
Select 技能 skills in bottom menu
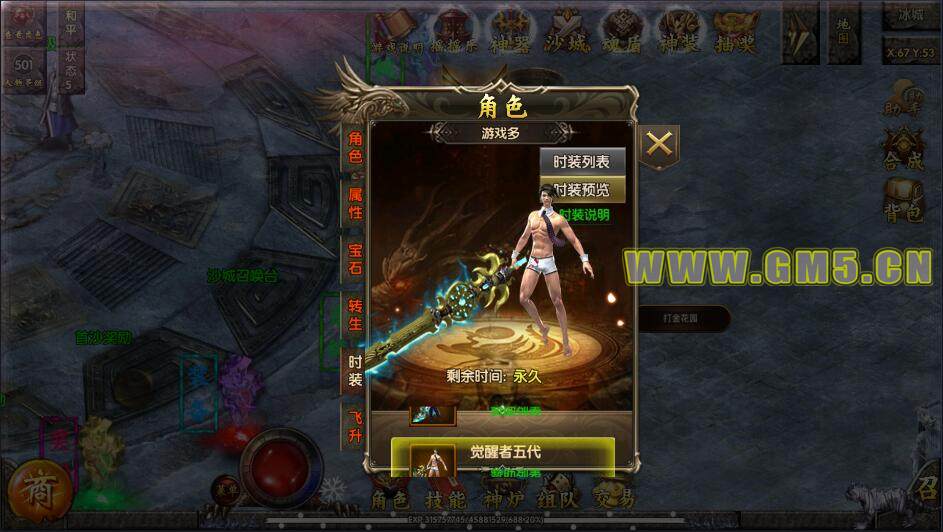coord(444,499)
